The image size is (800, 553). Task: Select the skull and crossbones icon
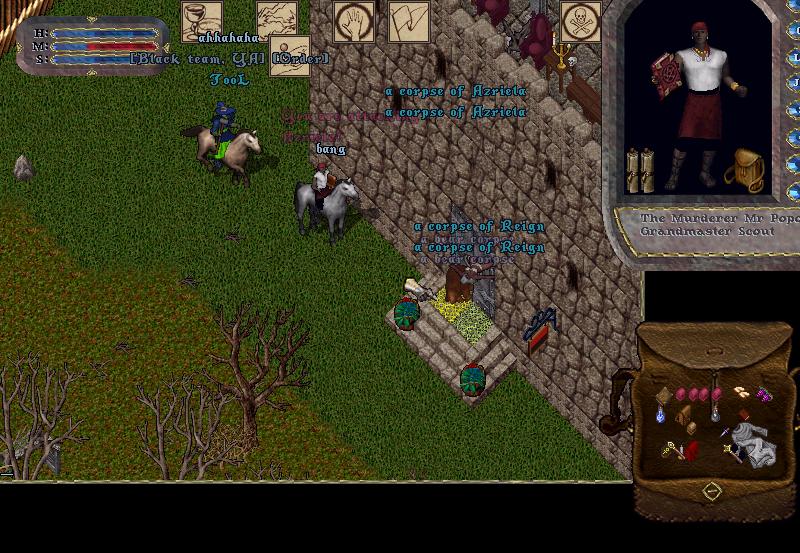pyautogui.click(x=581, y=21)
